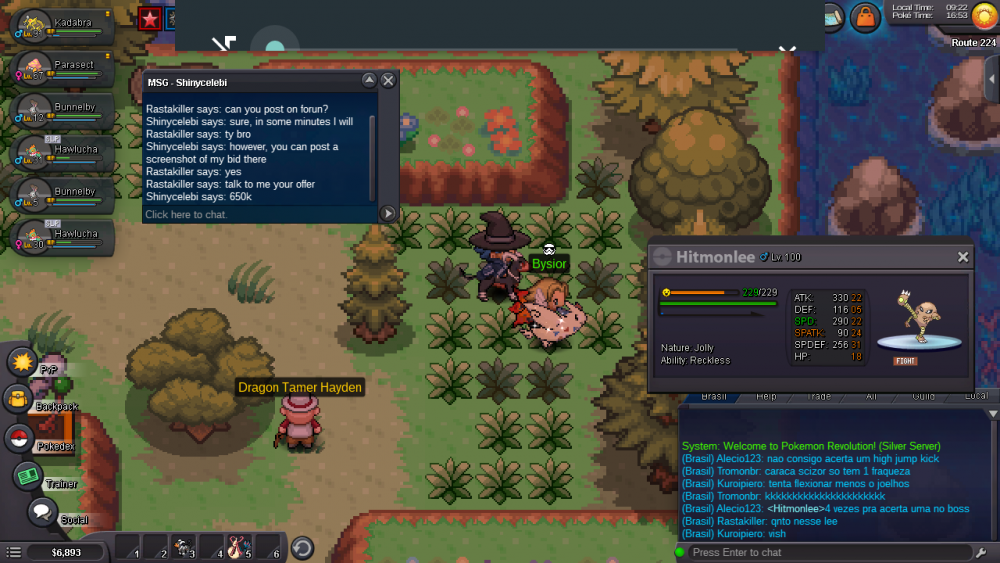
Task: Open the Social menu
Action: (42, 513)
